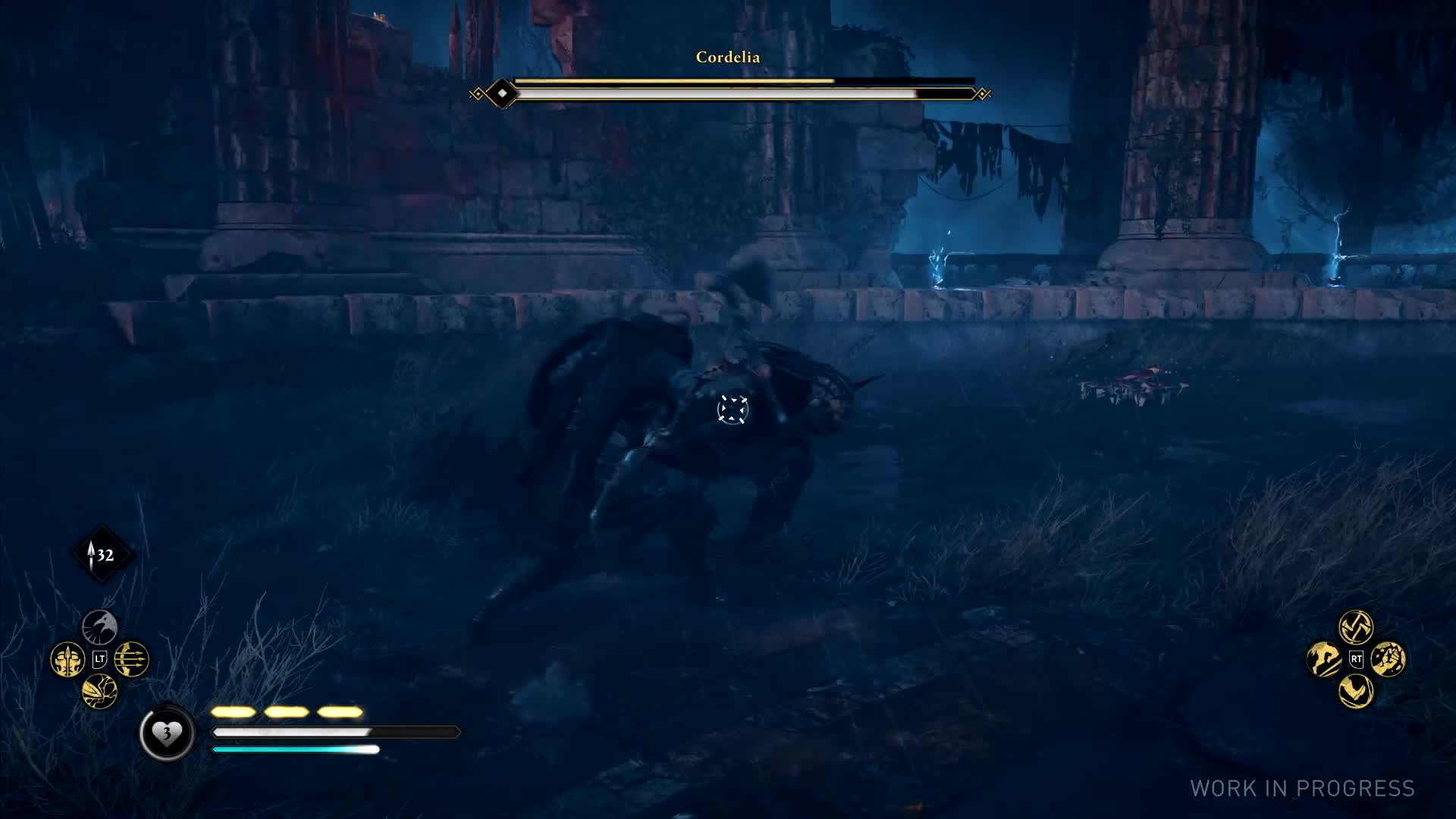1456x819 pixels.
Task: Trigger the clenched fist melee ability
Action: coord(1389,659)
